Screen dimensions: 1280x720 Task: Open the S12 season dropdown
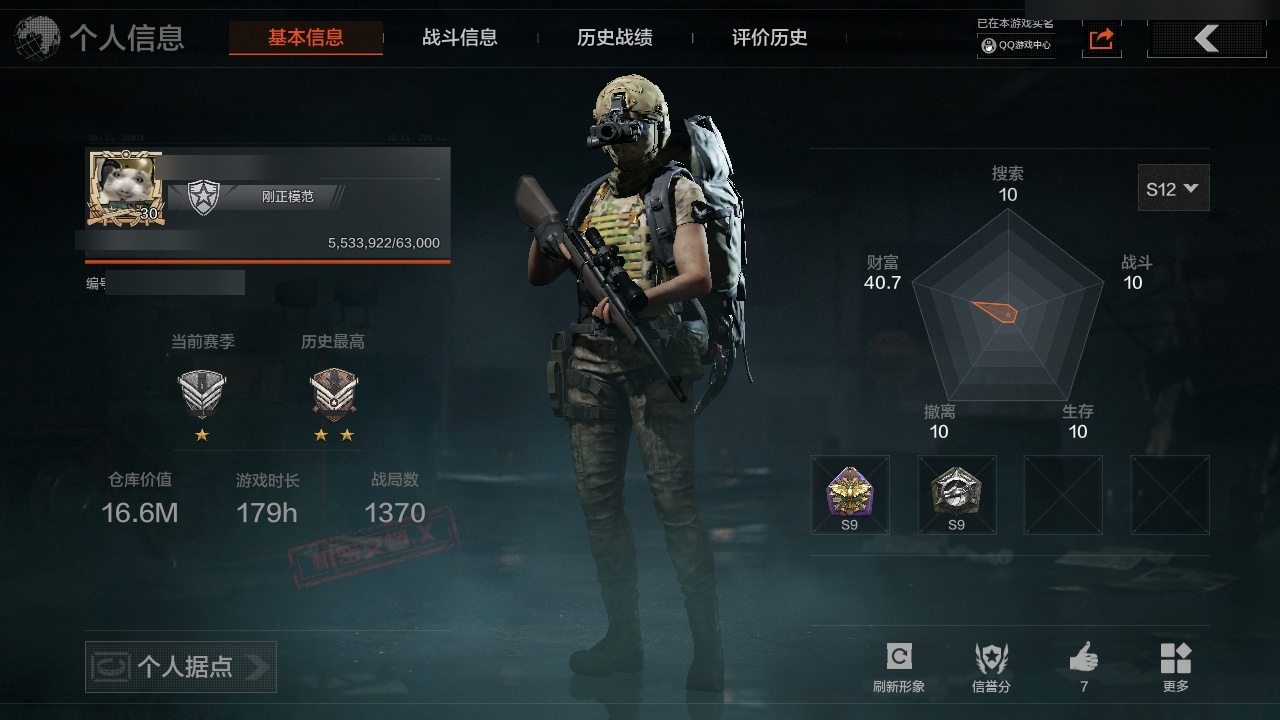pos(1173,188)
